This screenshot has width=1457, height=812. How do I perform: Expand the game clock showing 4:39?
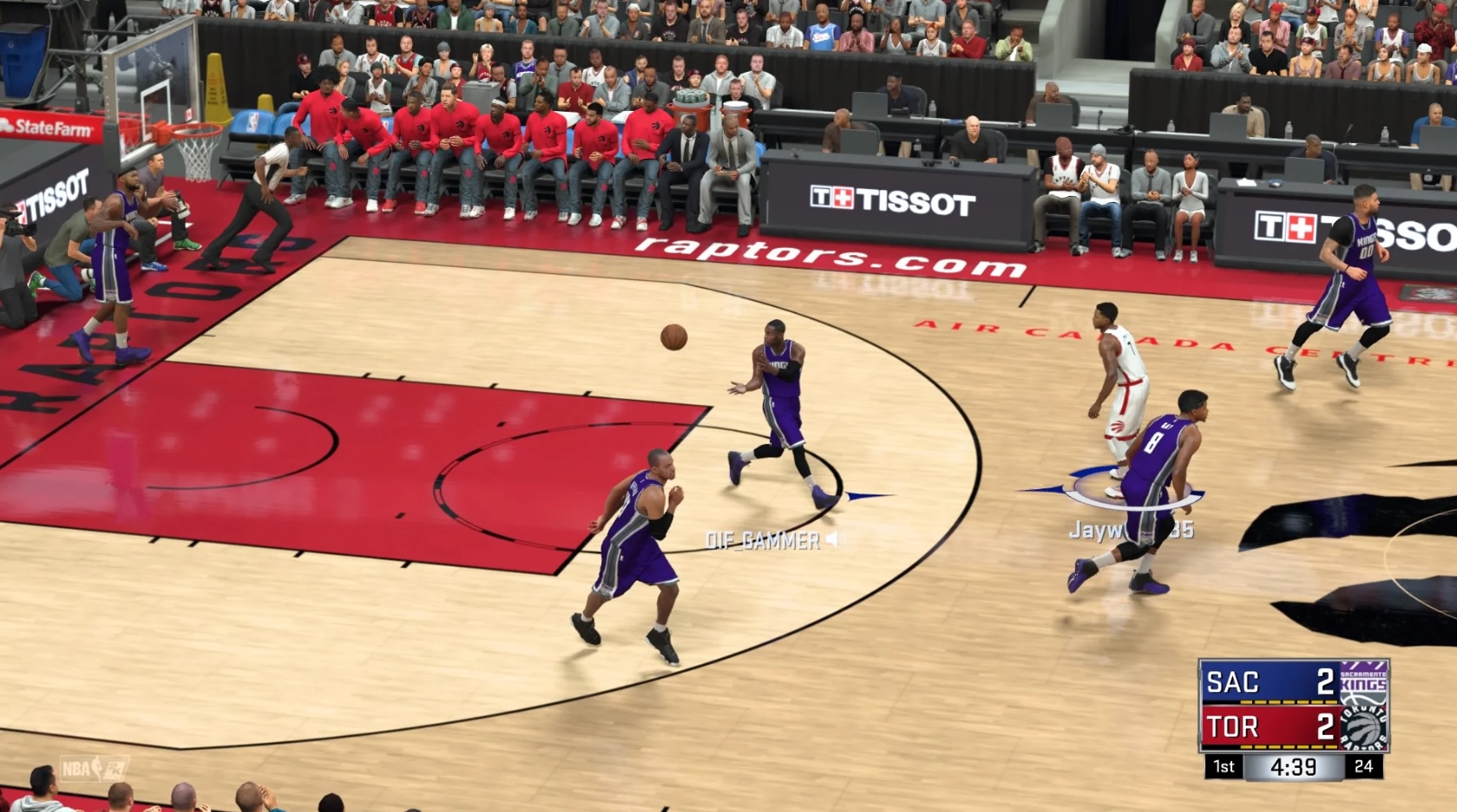1293,767
